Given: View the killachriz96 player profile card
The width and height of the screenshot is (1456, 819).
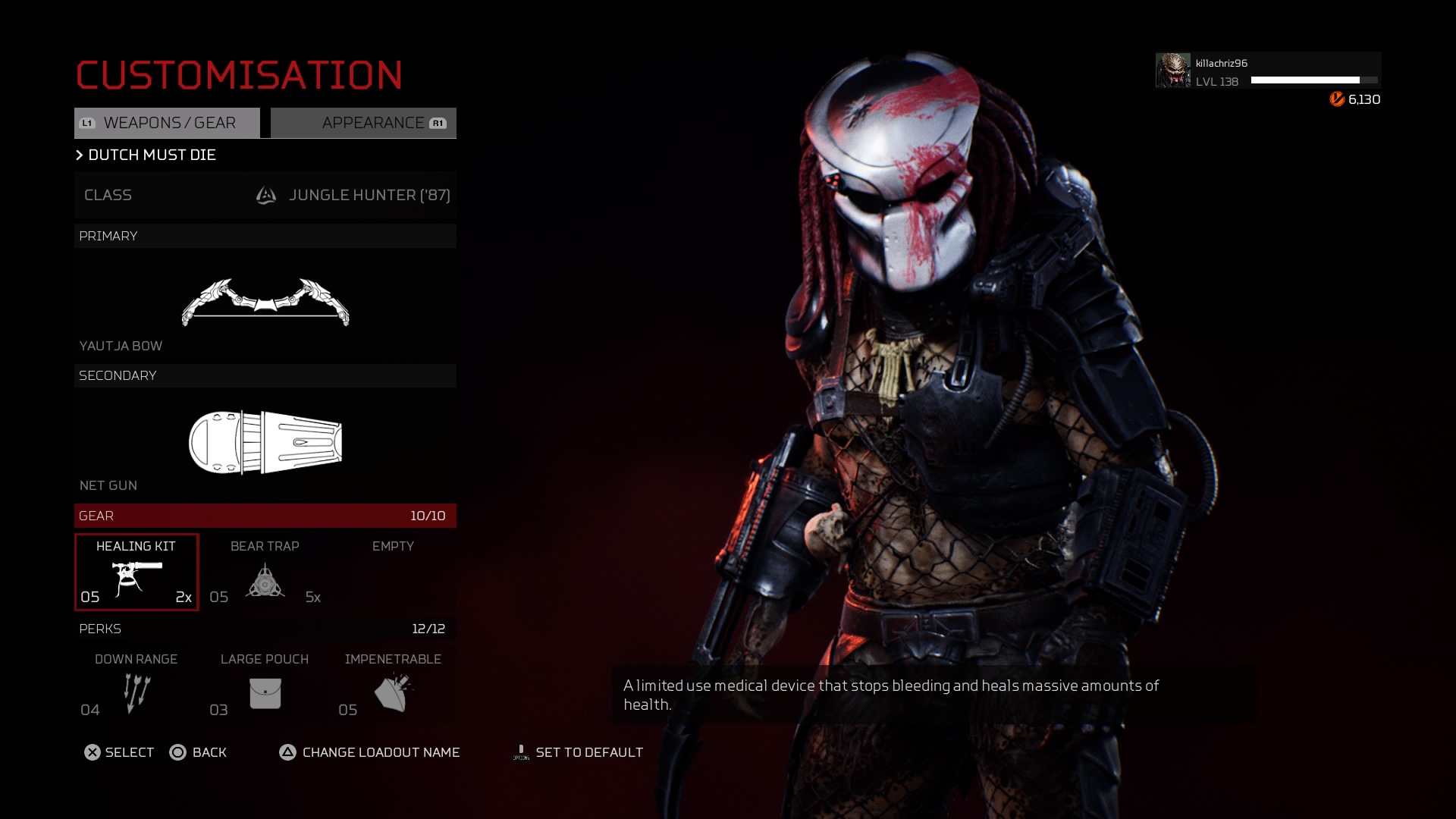Looking at the screenshot, I should [x=1268, y=71].
